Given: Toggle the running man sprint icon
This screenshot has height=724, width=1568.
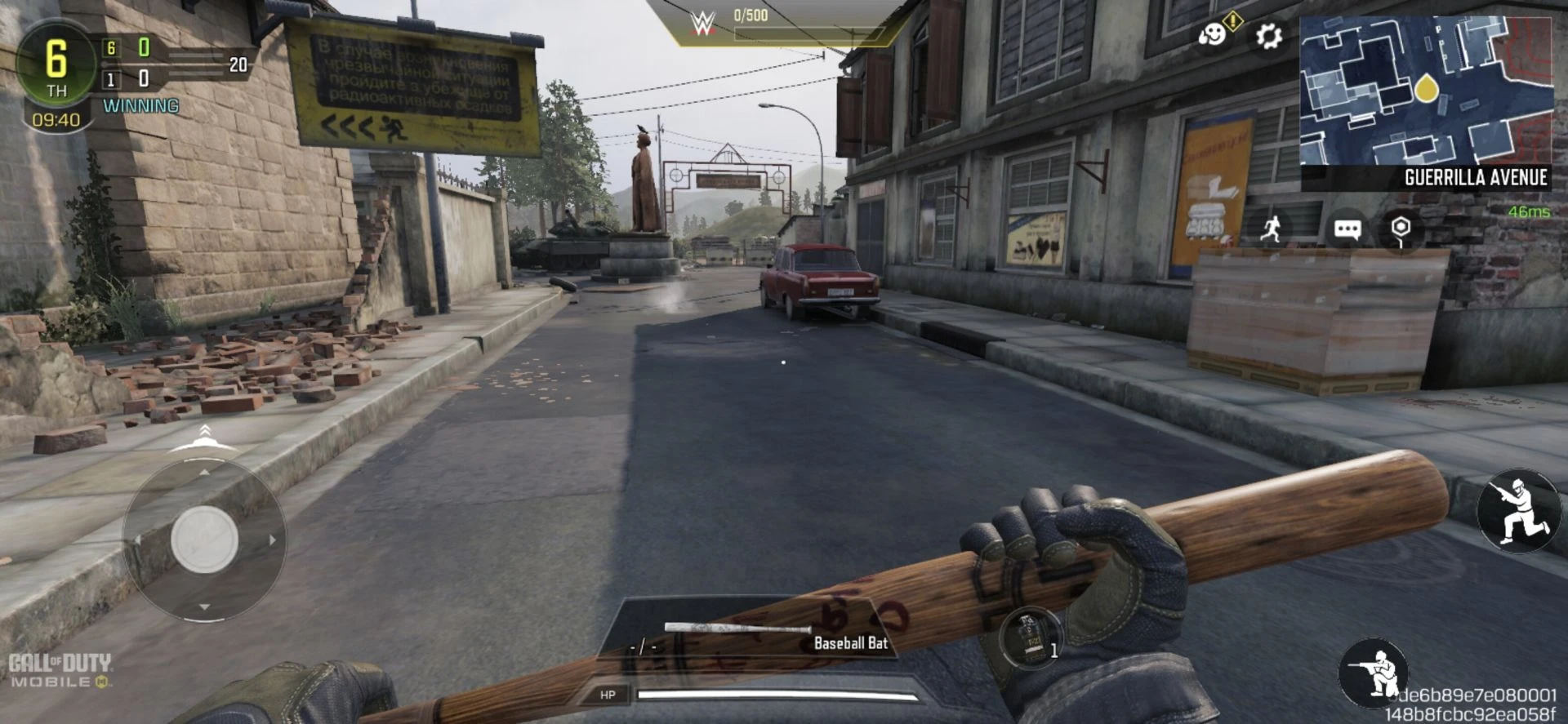Looking at the screenshot, I should tap(1271, 229).
